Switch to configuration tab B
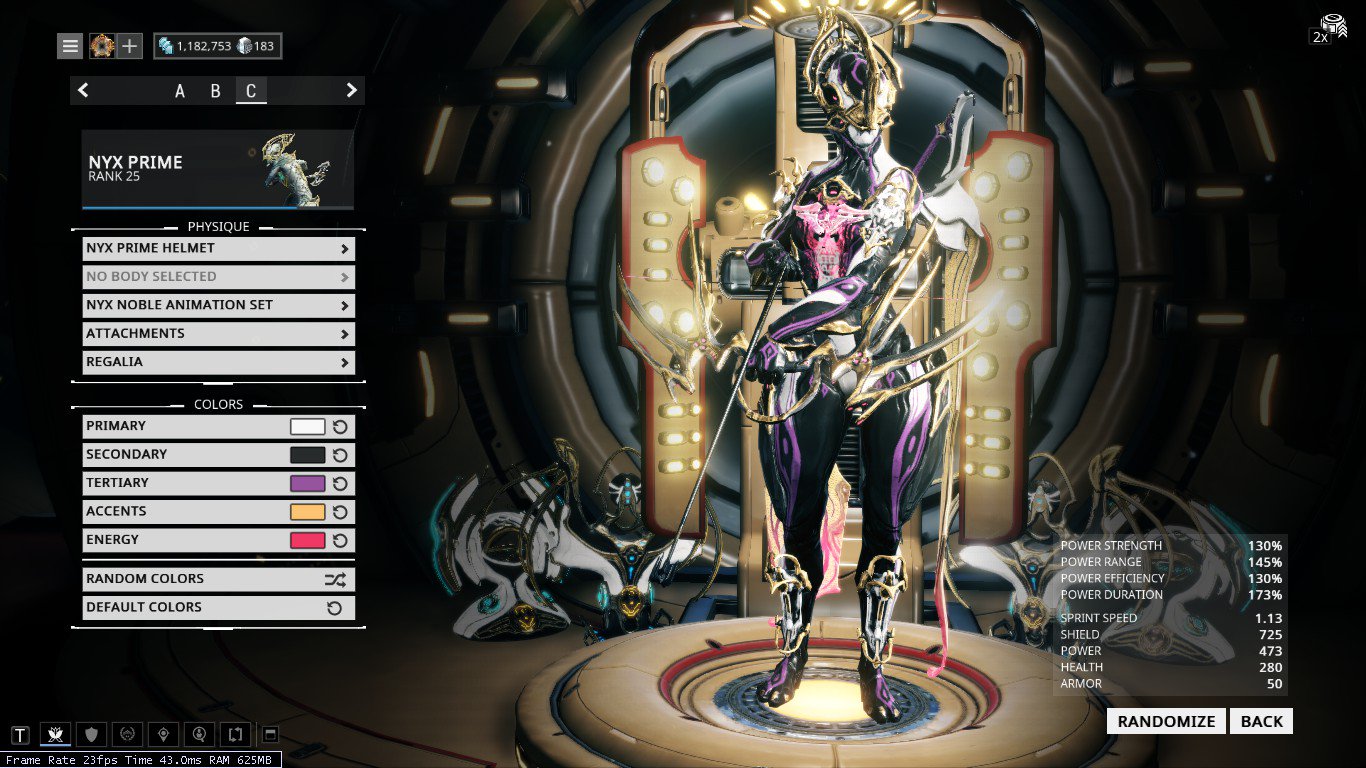Viewport: 1366px width, 768px height. click(215, 90)
